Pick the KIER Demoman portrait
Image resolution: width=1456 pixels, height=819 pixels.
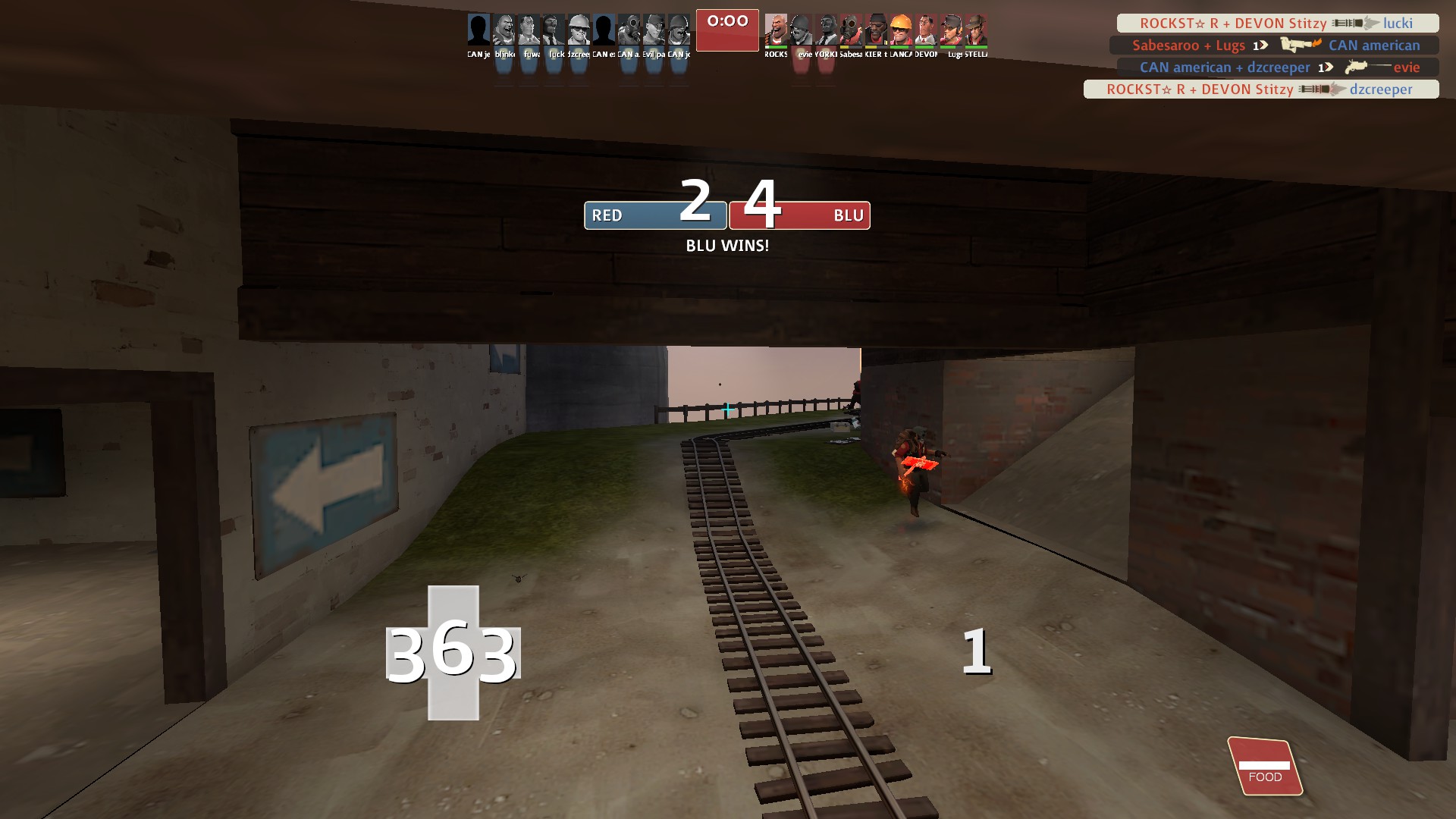click(876, 30)
